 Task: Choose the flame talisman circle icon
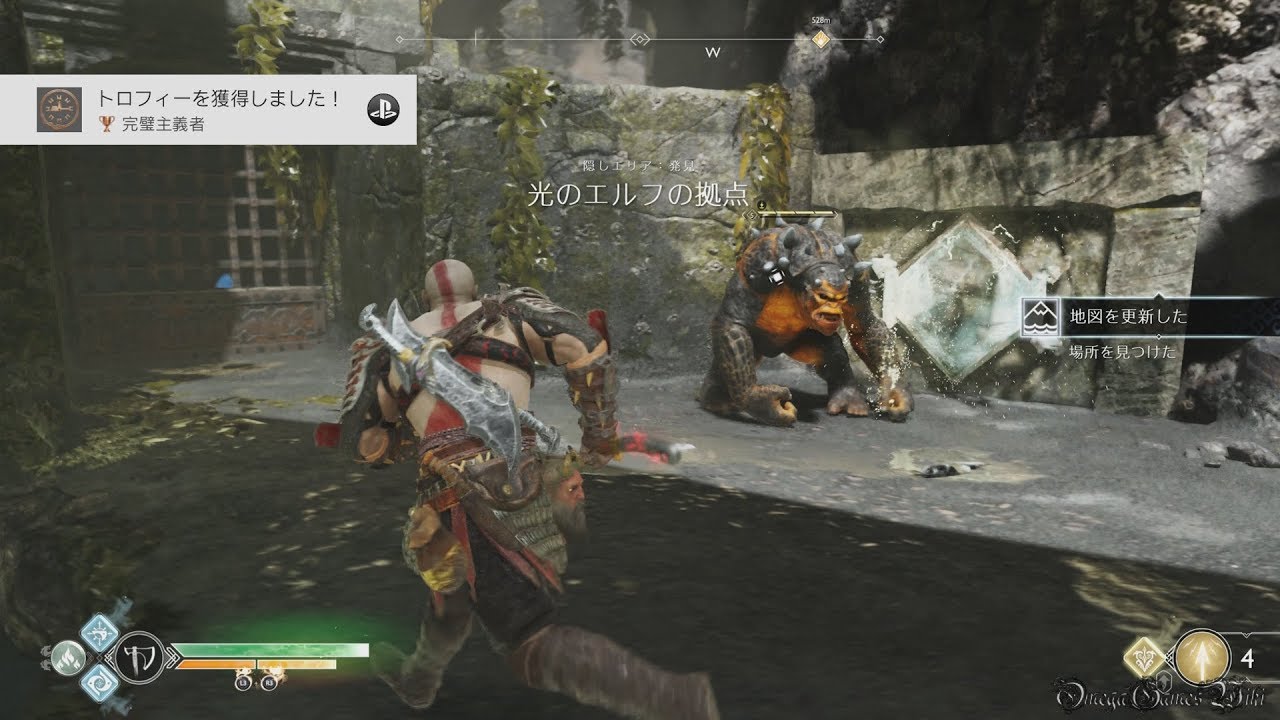pyautogui.click(x=70, y=656)
